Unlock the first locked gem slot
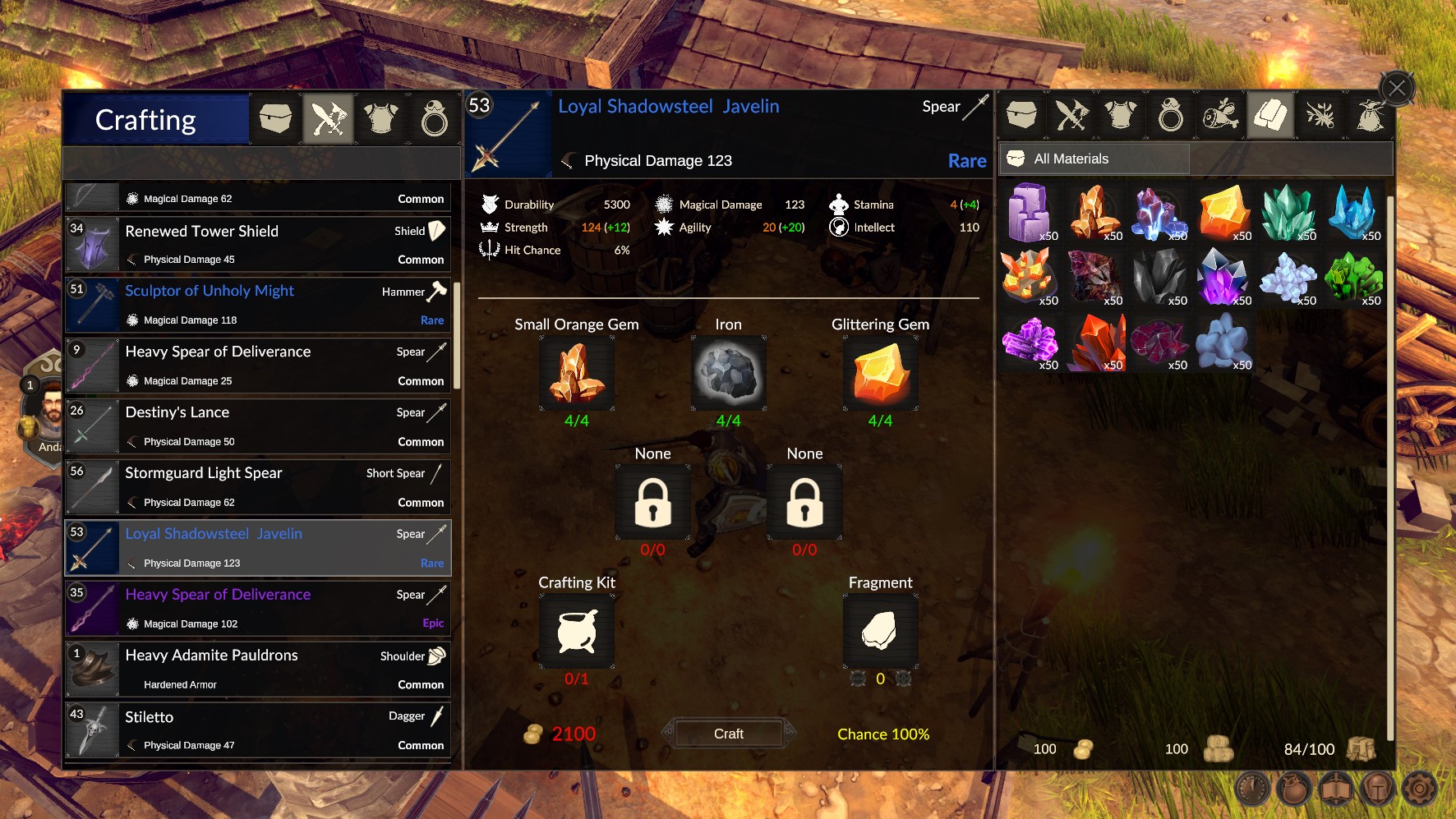 (652, 503)
